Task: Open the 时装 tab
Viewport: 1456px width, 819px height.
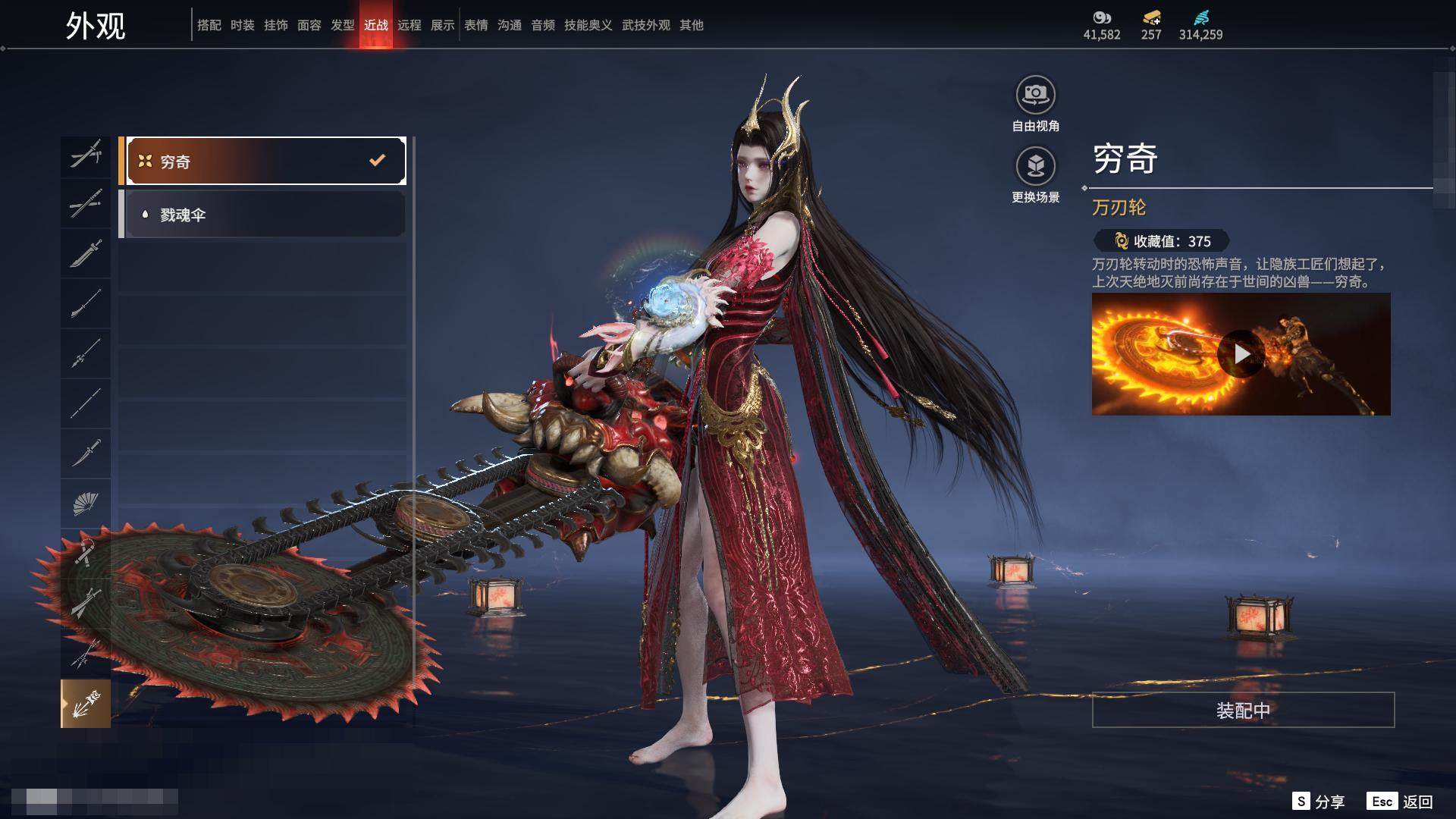Action: click(243, 25)
